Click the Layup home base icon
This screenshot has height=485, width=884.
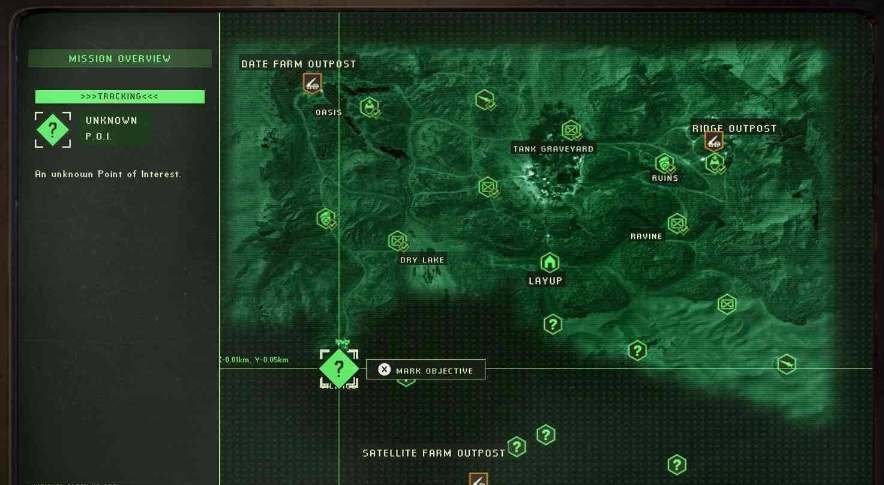pos(549,263)
